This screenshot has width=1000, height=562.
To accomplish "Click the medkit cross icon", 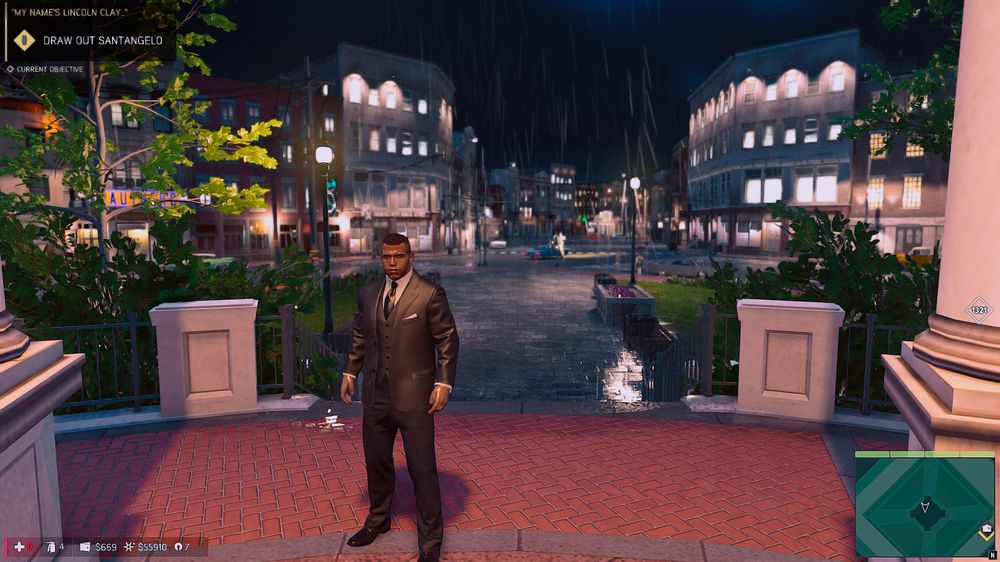I will pyautogui.click(x=19, y=547).
